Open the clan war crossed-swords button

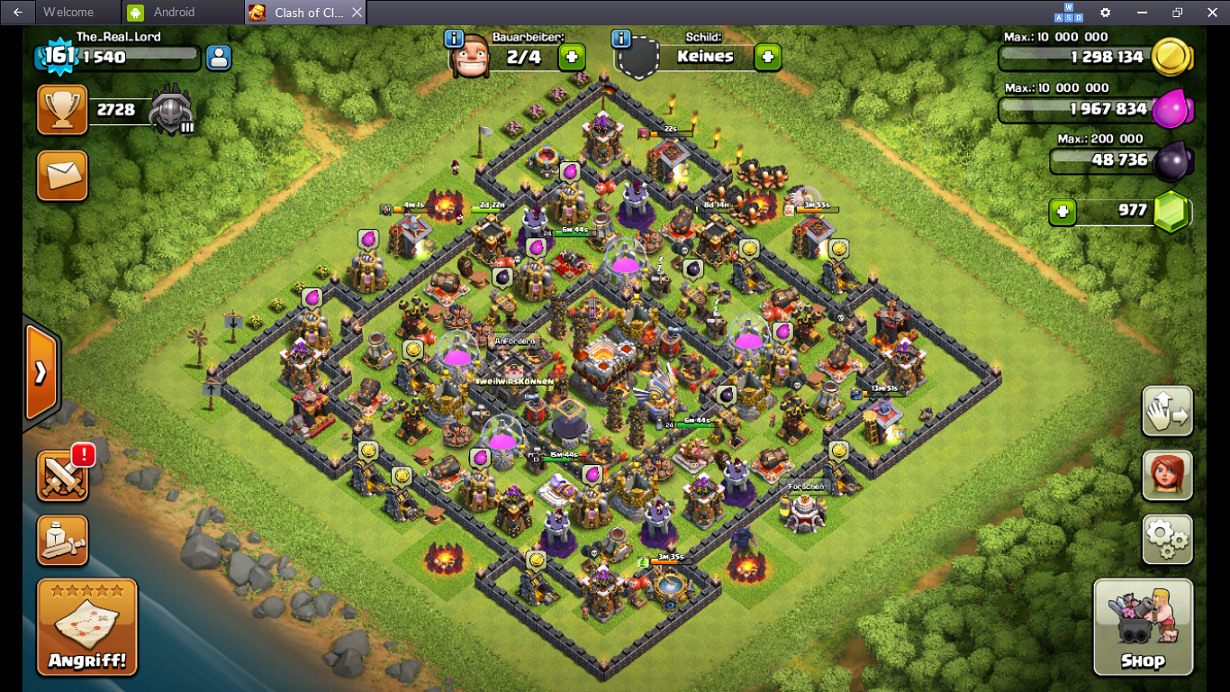(x=62, y=476)
